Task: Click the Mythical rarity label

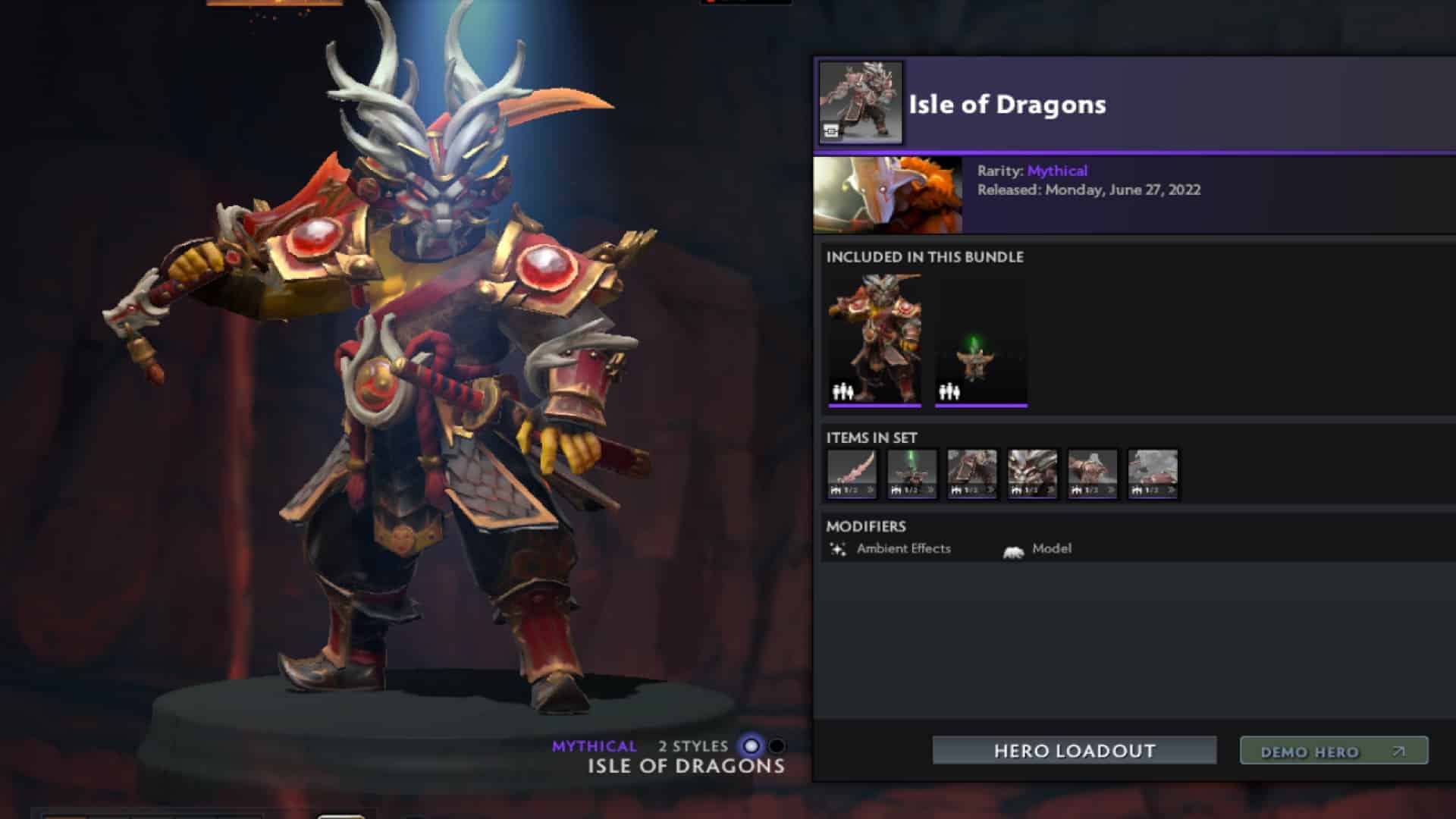Action: 1057,171
